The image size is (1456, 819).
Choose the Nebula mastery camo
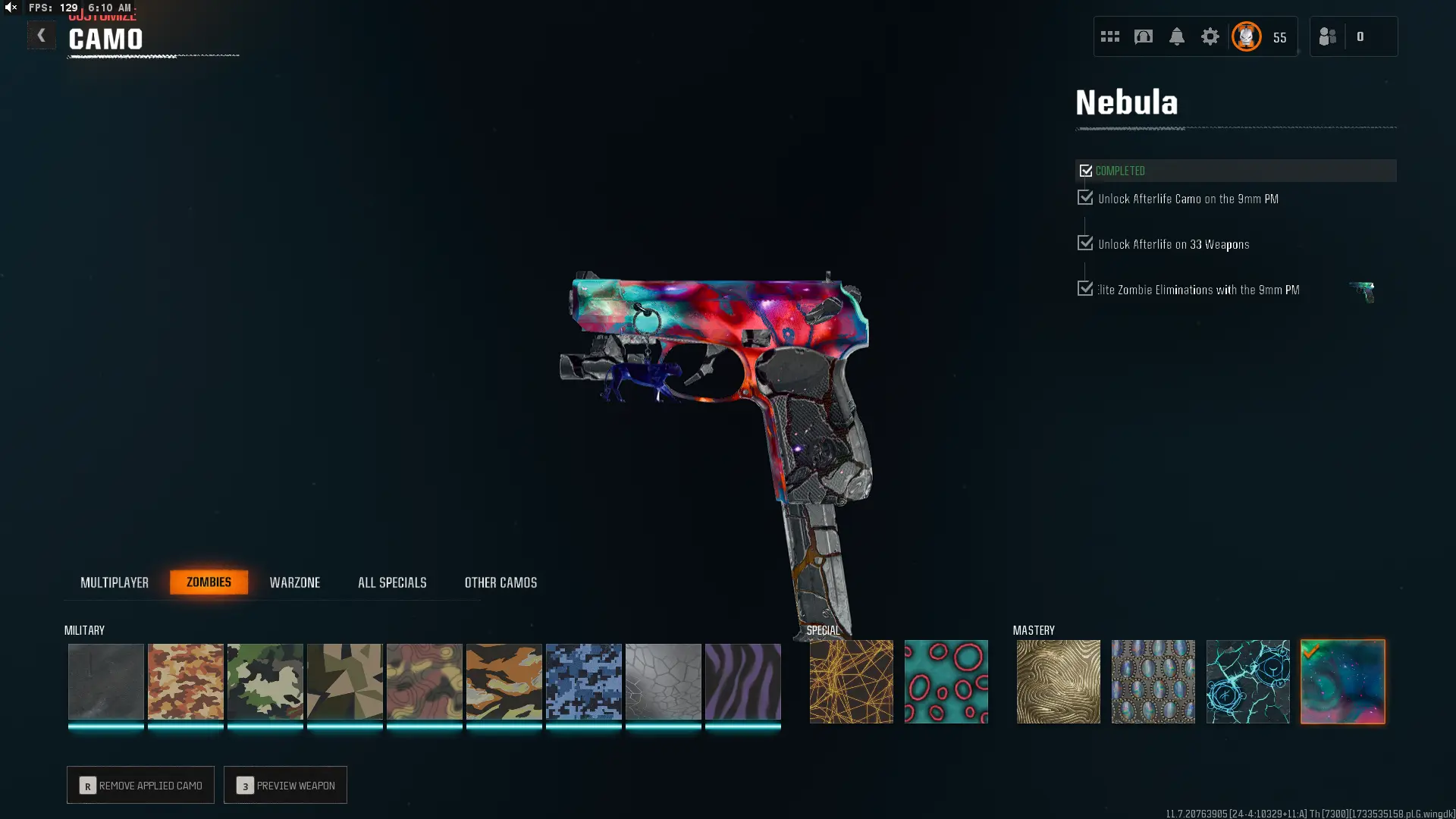pyautogui.click(x=1342, y=681)
